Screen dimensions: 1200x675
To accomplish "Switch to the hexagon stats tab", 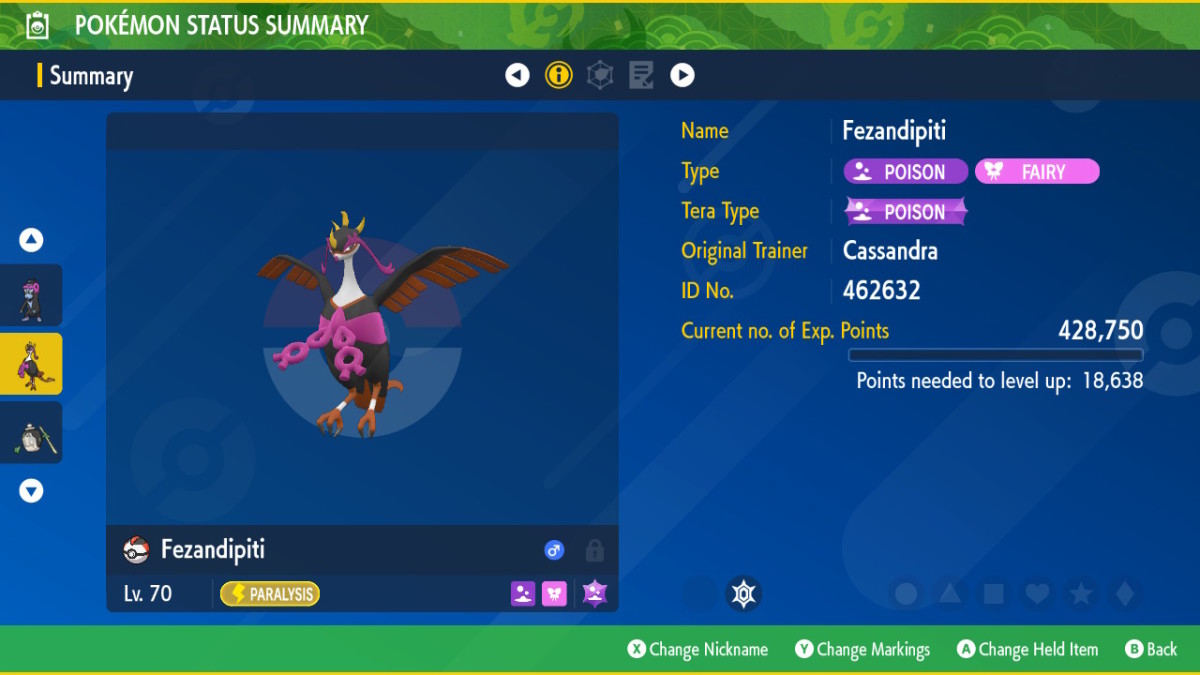I will 600,75.
